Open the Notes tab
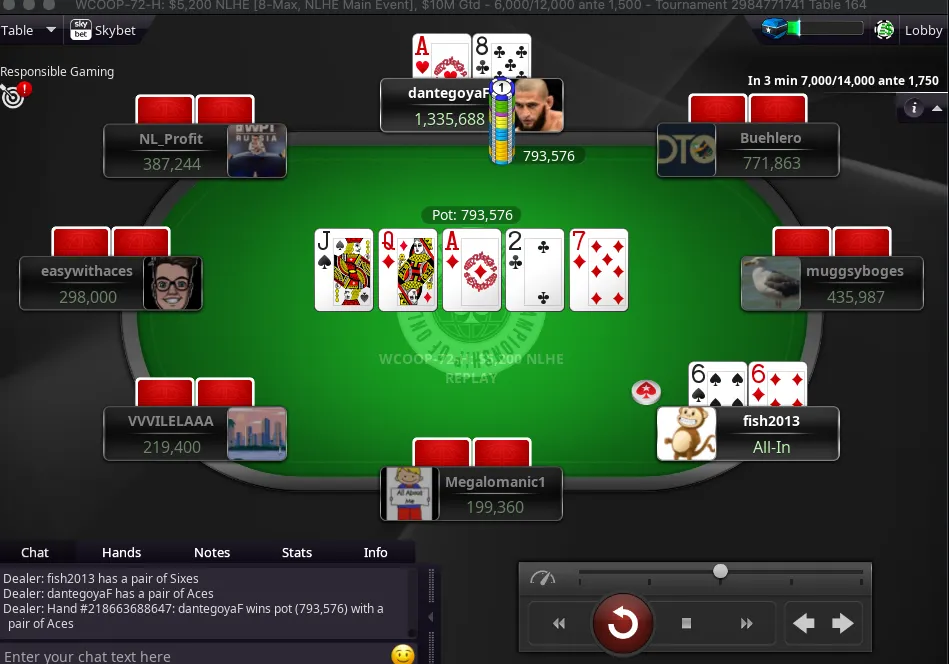 212,552
